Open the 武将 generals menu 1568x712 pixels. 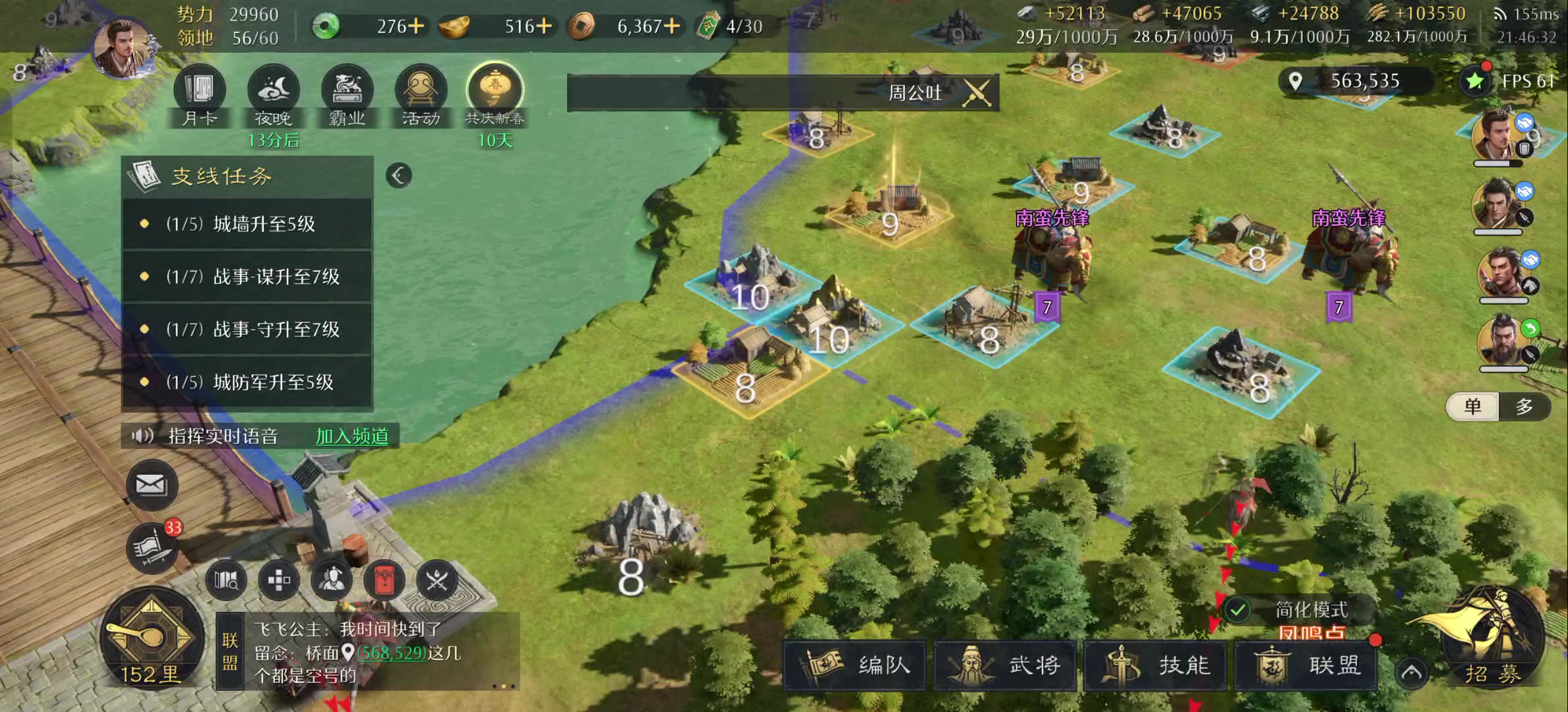tap(1006, 665)
